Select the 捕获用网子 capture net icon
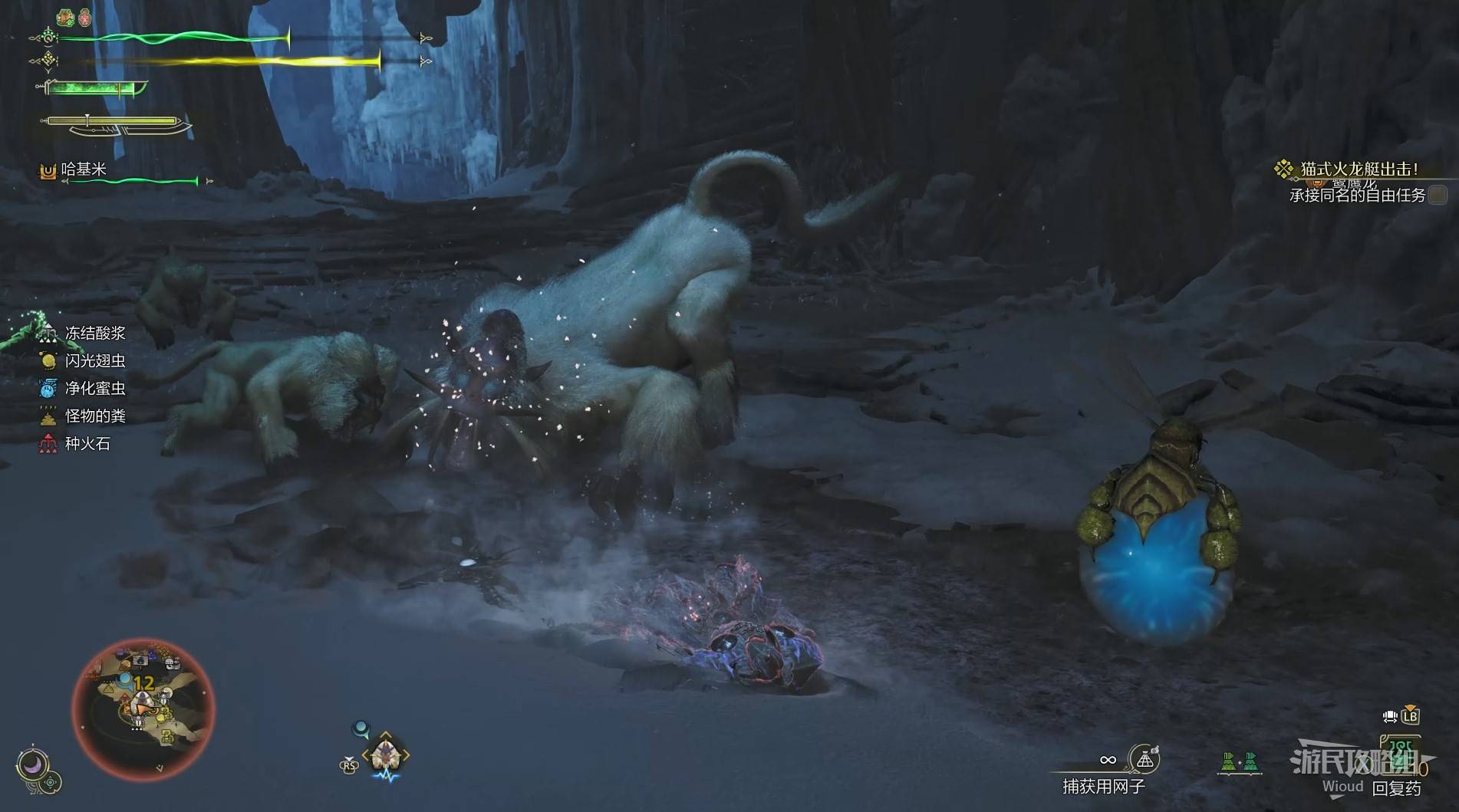Image resolution: width=1459 pixels, height=812 pixels. tap(1145, 760)
